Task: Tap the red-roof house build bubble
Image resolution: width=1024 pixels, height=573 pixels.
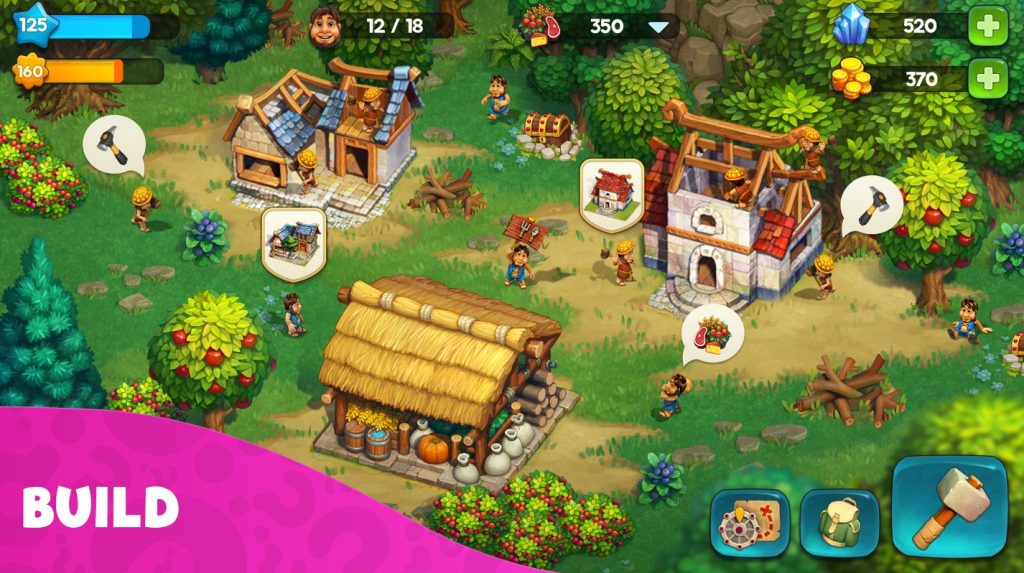Action: pos(611,190)
